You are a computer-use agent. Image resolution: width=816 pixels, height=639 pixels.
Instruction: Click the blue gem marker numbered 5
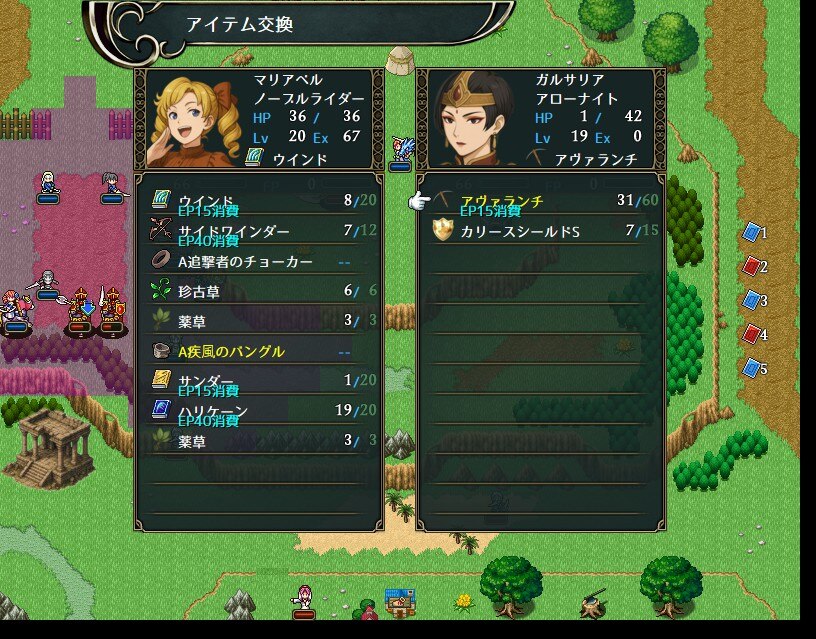coord(752,368)
